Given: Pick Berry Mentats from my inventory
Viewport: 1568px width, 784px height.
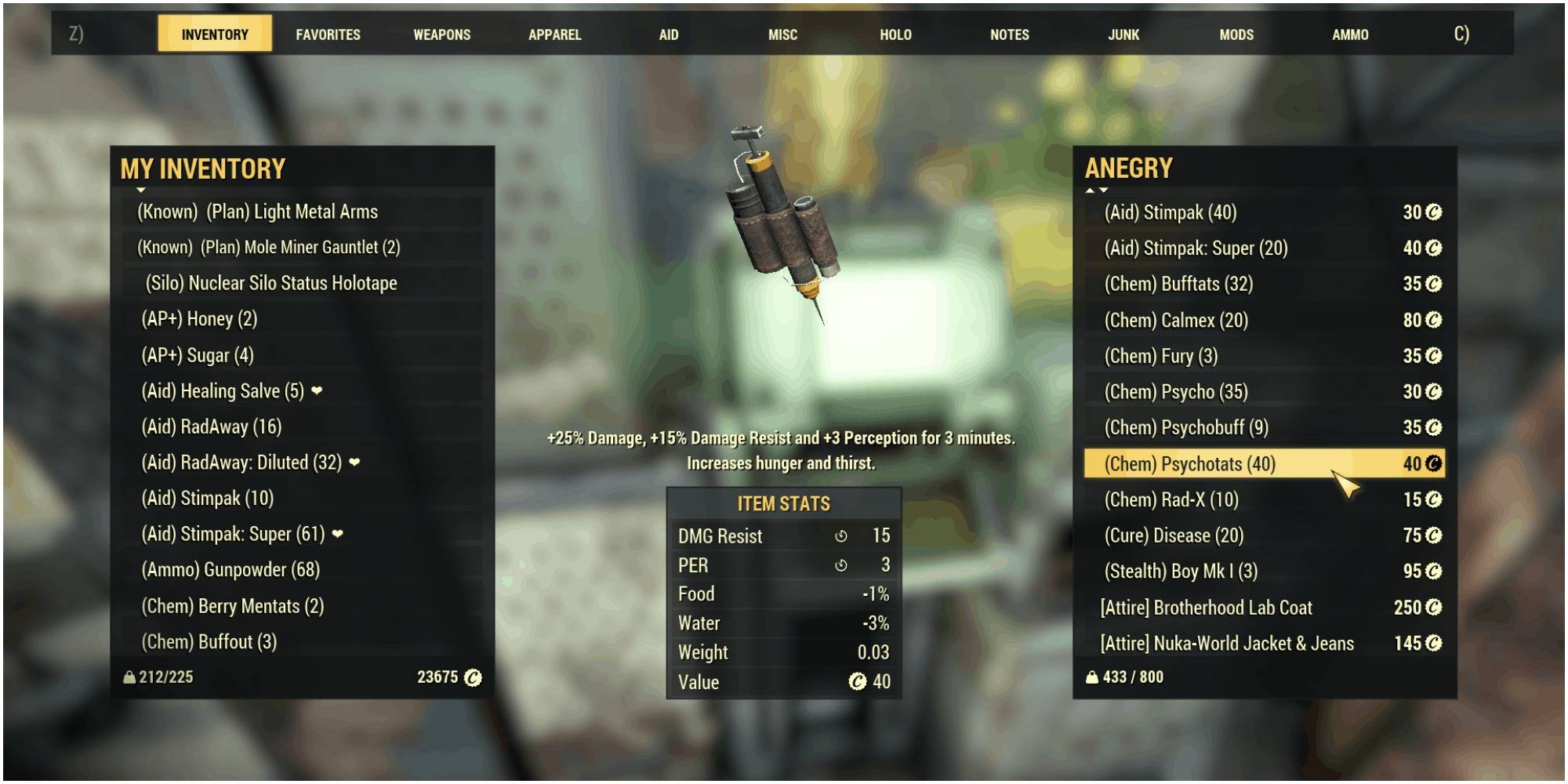Looking at the screenshot, I should pyautogui.click(x=232, y=606).
